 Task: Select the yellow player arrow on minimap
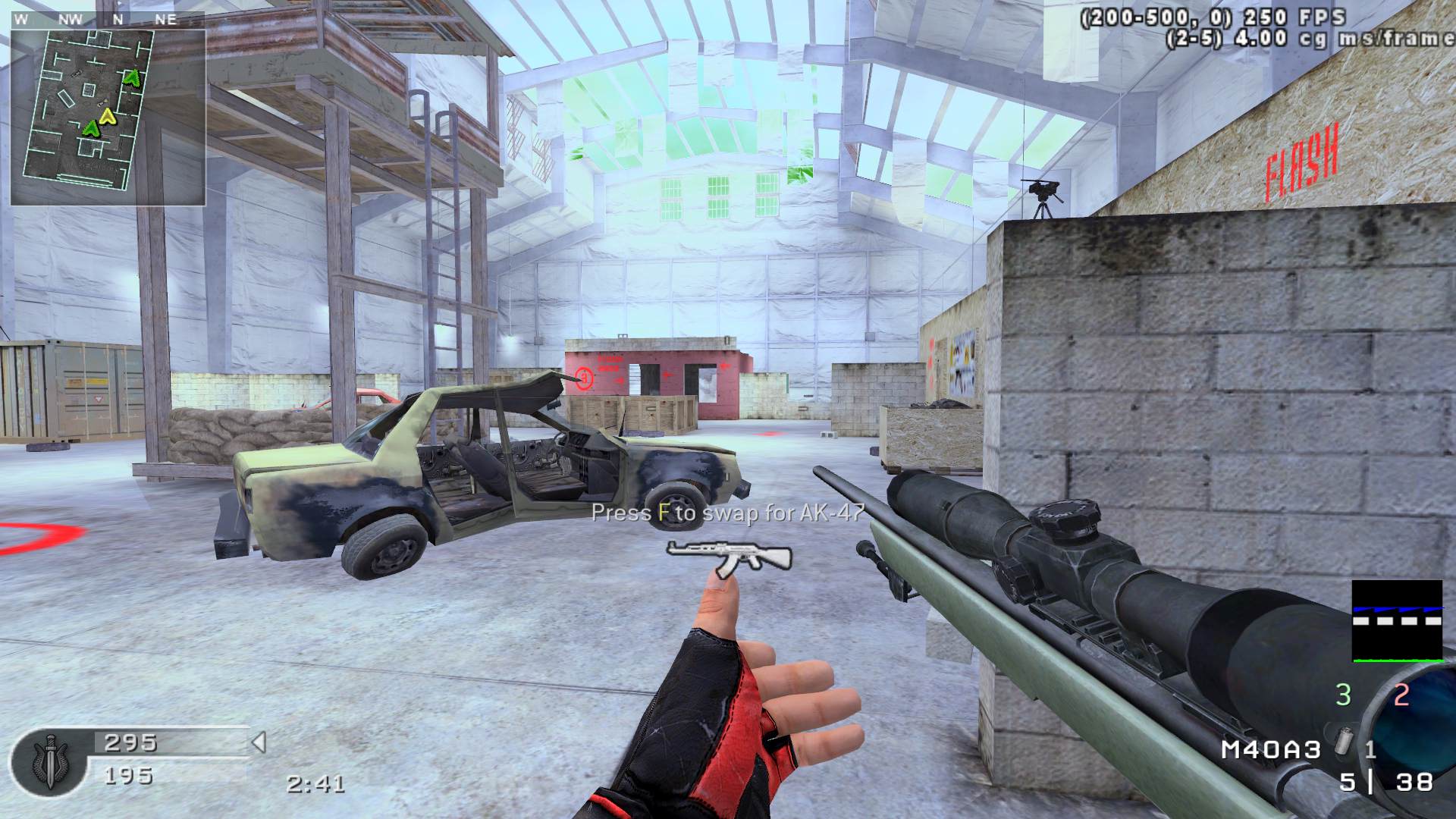pyautogui.click(x=107, y=116)
